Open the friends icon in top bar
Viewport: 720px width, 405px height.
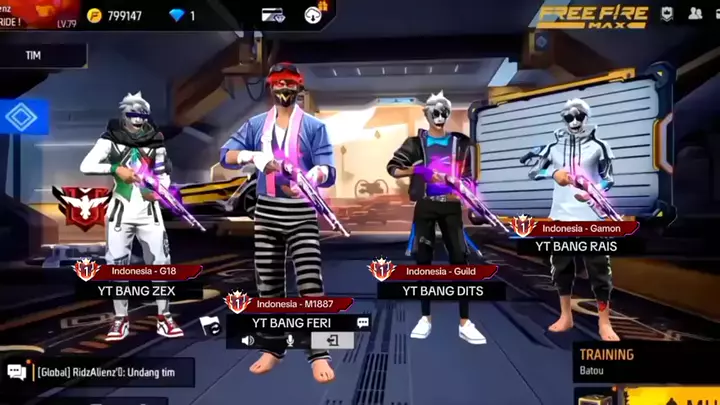click(x=694, y=14)
